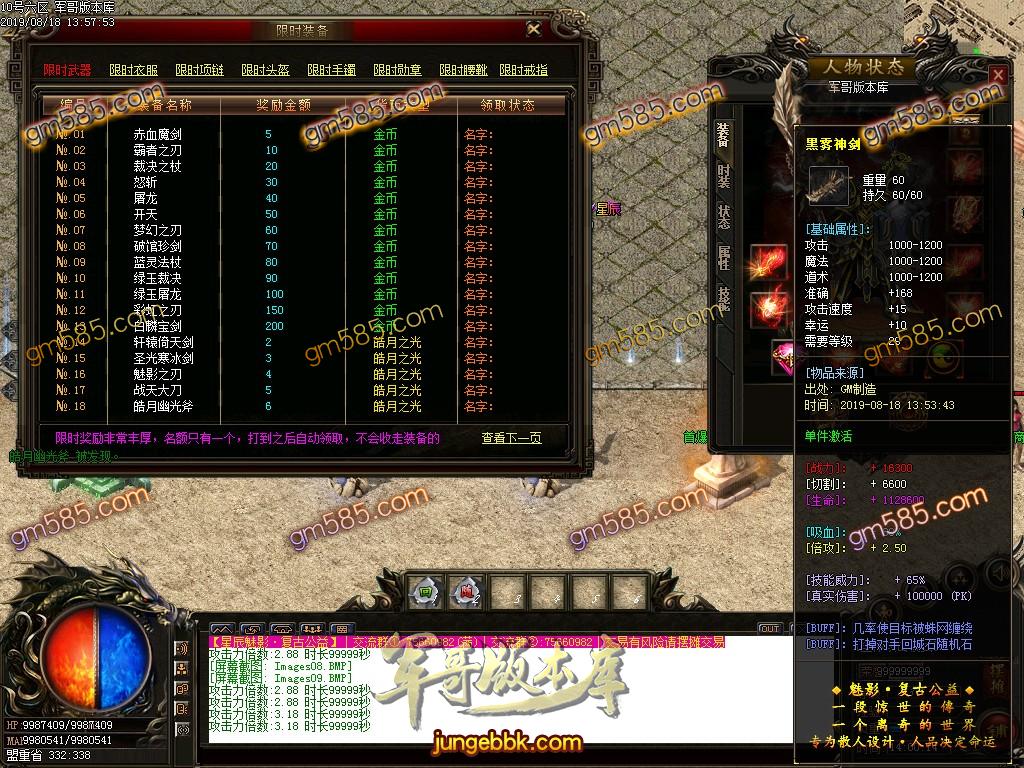
Task: Select the 赤血魔剑 reward row
Action: pyautogui.click(x=157, y=134)
